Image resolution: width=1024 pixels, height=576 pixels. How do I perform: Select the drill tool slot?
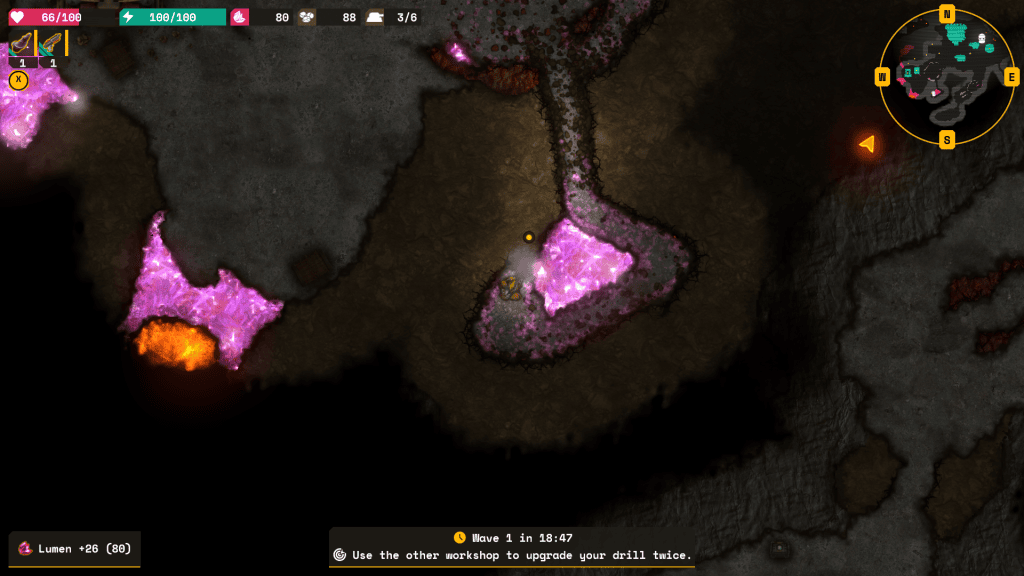pyautogui.click(x=22, y=44)
